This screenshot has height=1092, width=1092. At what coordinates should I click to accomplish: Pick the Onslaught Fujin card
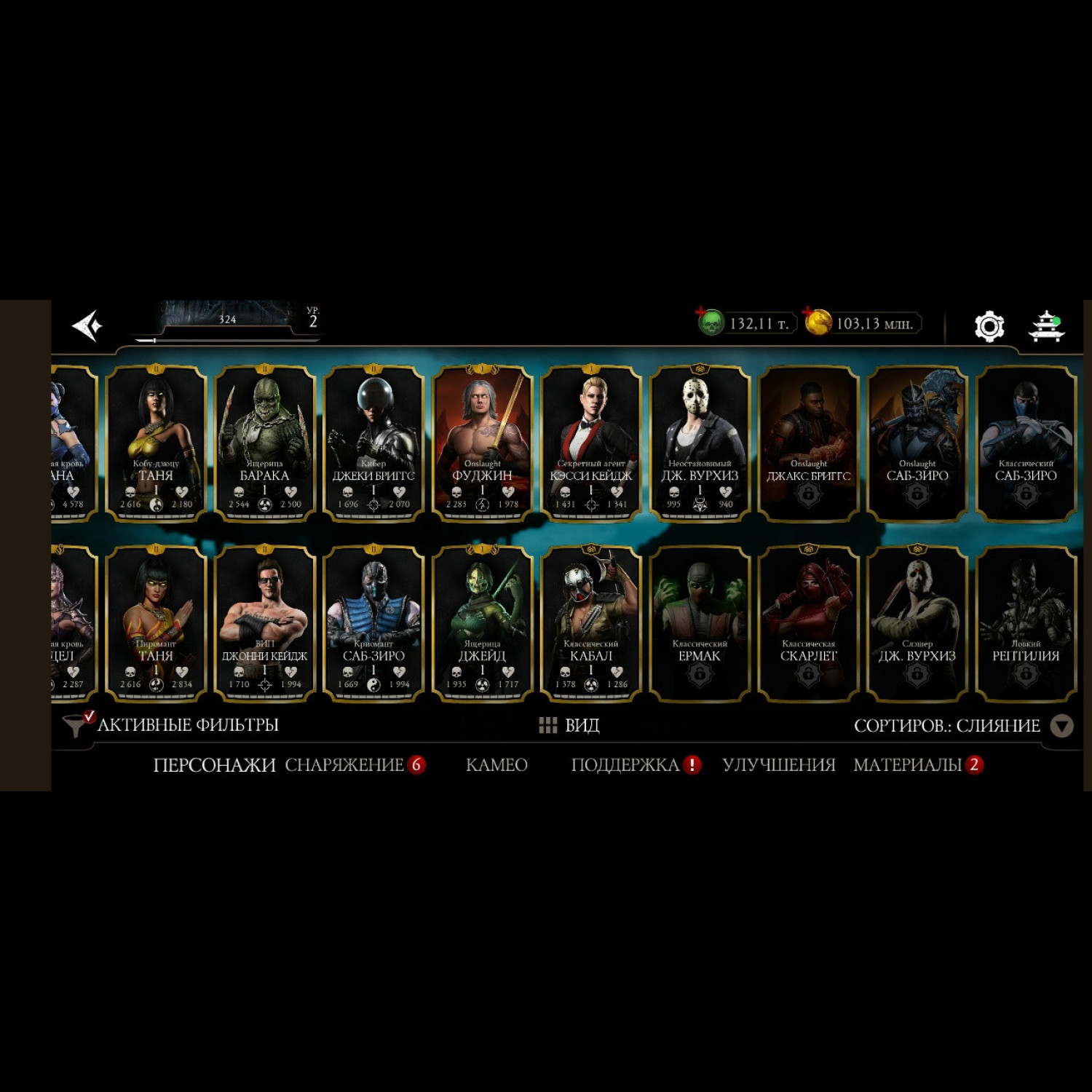pyautogui.click(x=482, y=443)
